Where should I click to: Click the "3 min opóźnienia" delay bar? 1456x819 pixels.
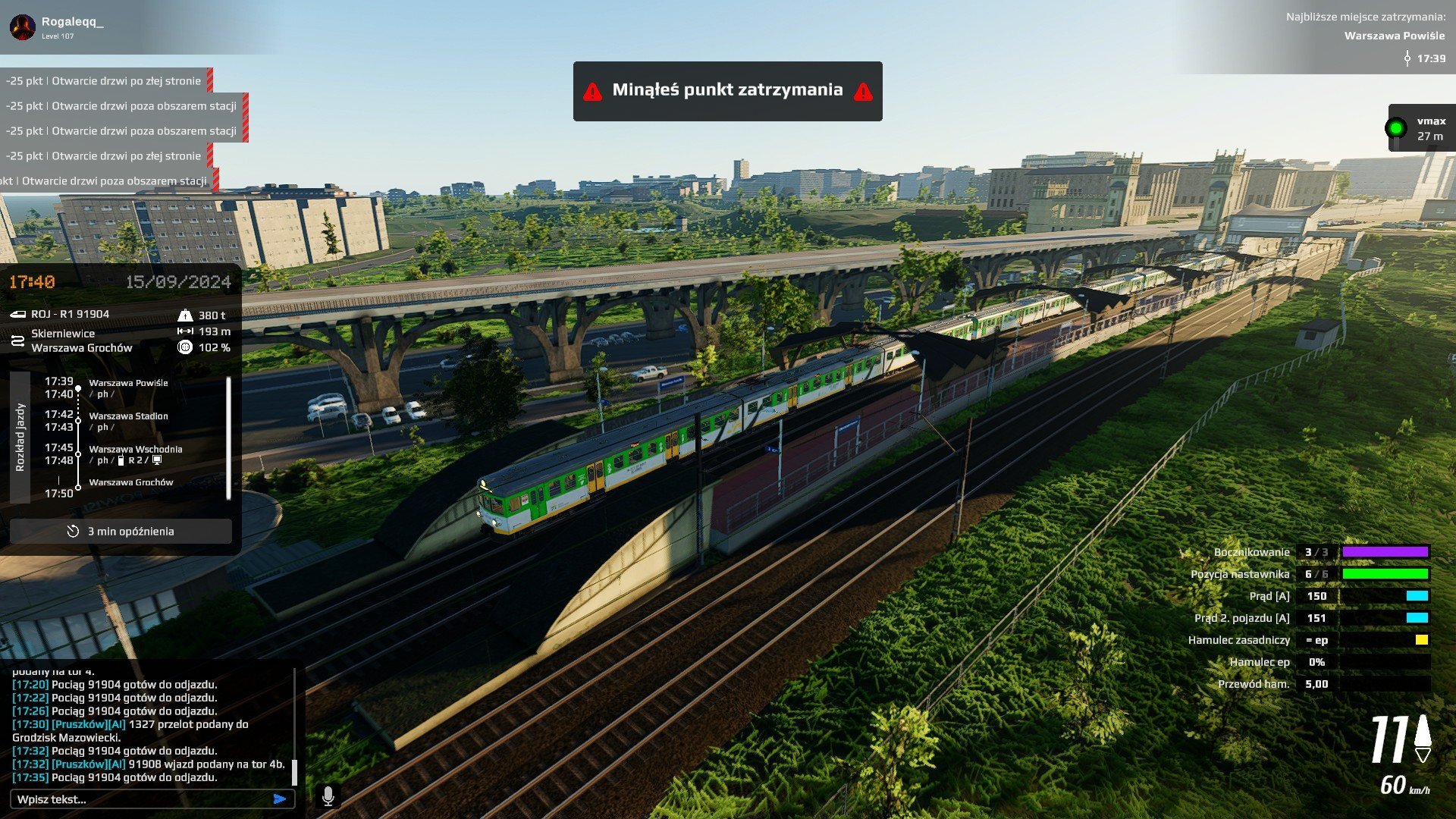(121, 532)
